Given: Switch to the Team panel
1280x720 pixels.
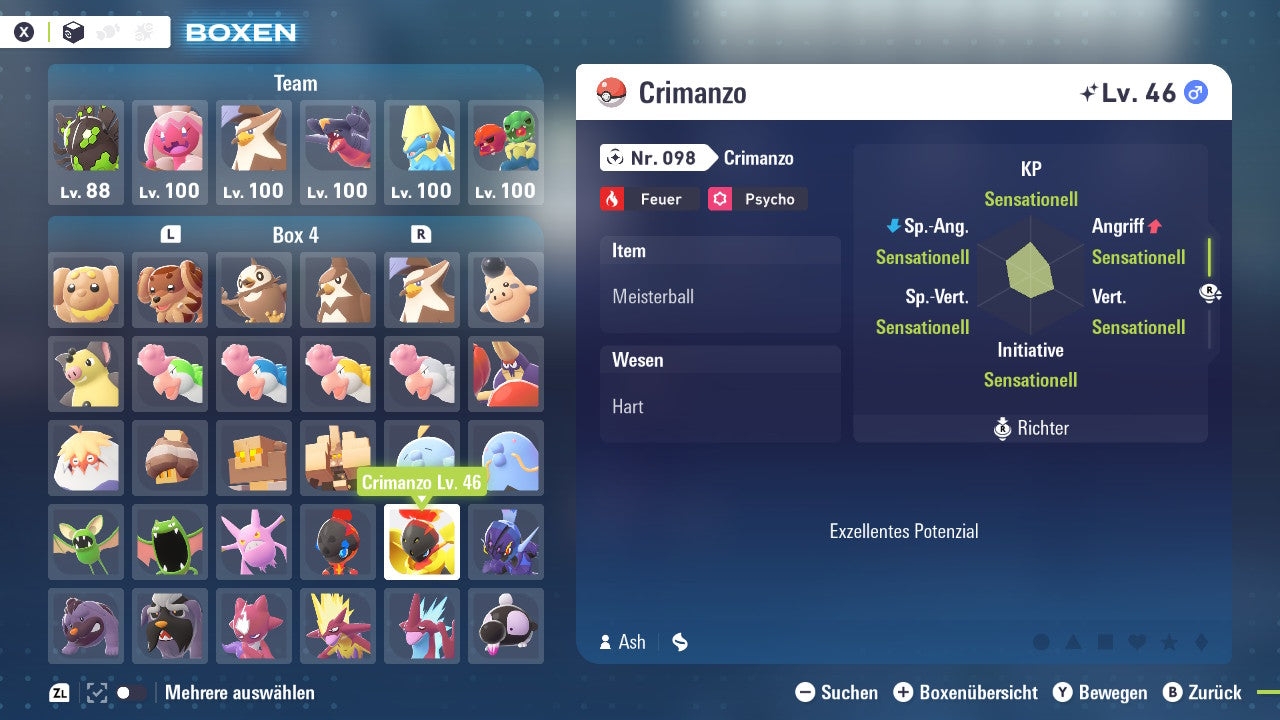Looking at the screenshot, I should pos(294,83).
